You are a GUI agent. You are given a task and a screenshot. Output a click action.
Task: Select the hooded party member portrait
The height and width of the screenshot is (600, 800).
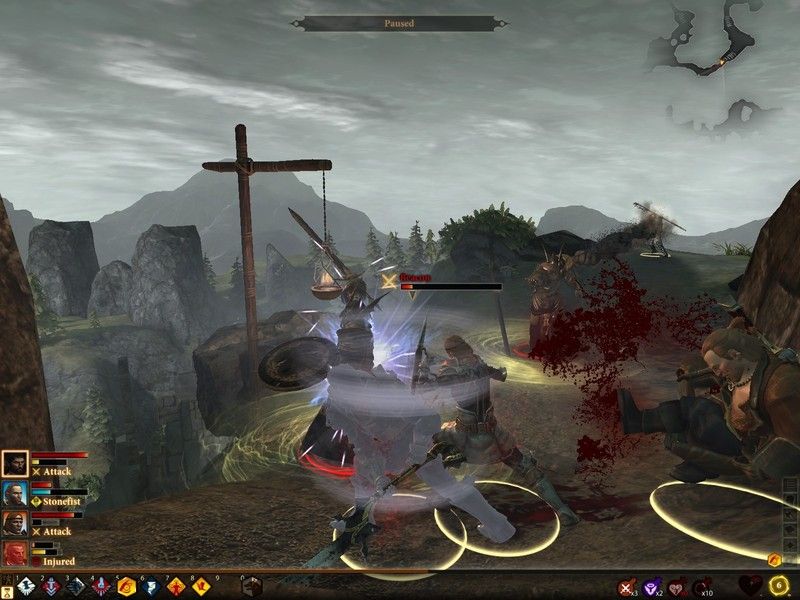tap(15, 523)
